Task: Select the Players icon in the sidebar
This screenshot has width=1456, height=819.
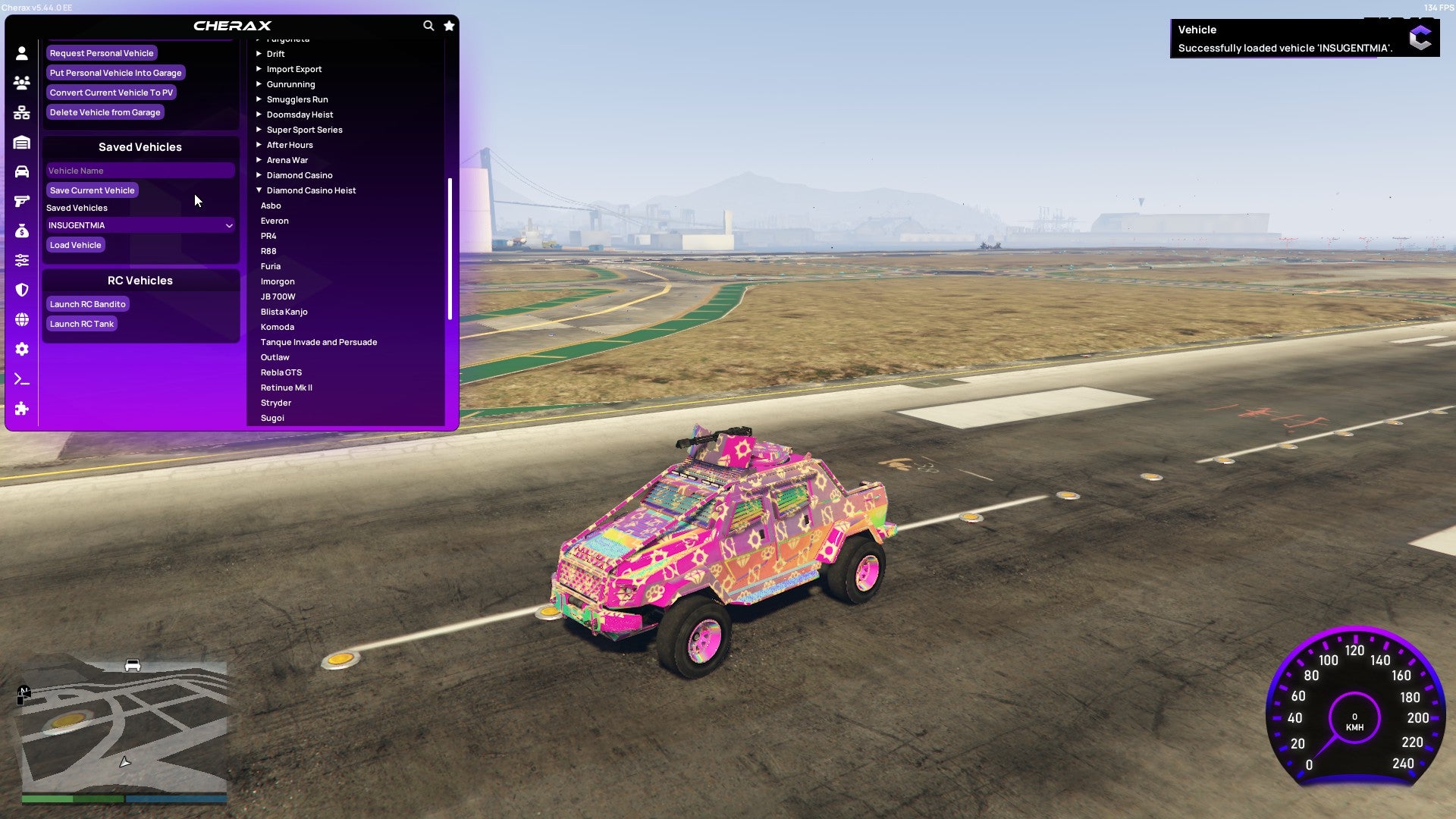Action: tap(22, 83)
